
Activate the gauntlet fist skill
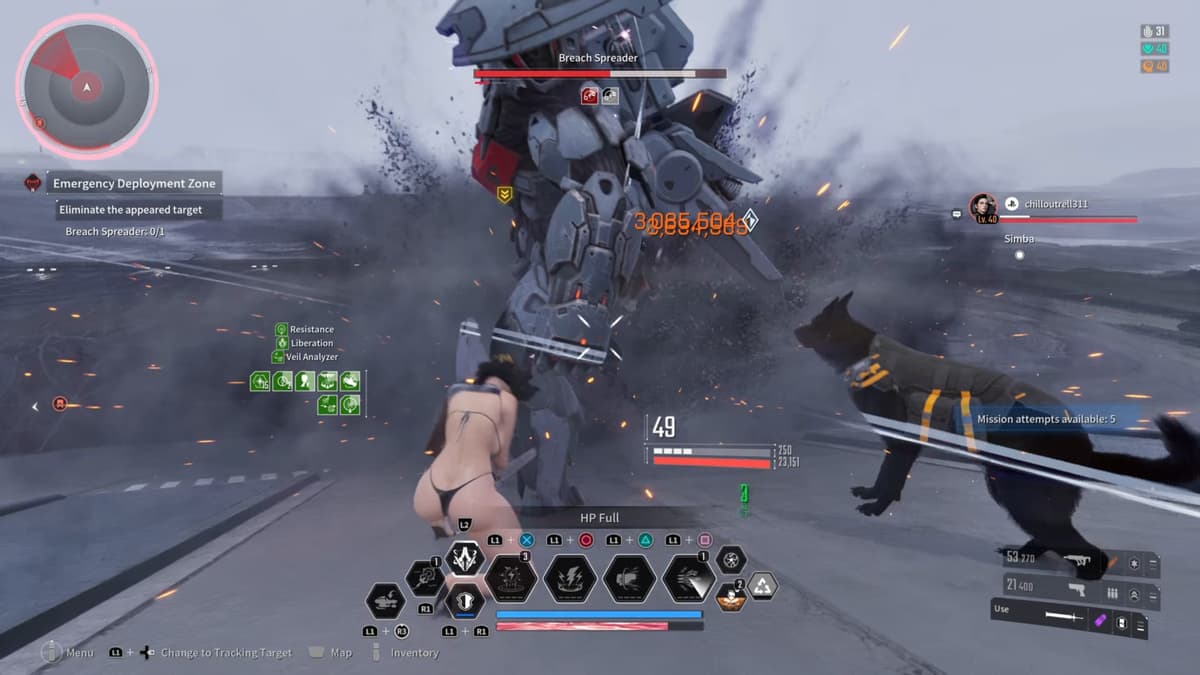click(629, 579)
